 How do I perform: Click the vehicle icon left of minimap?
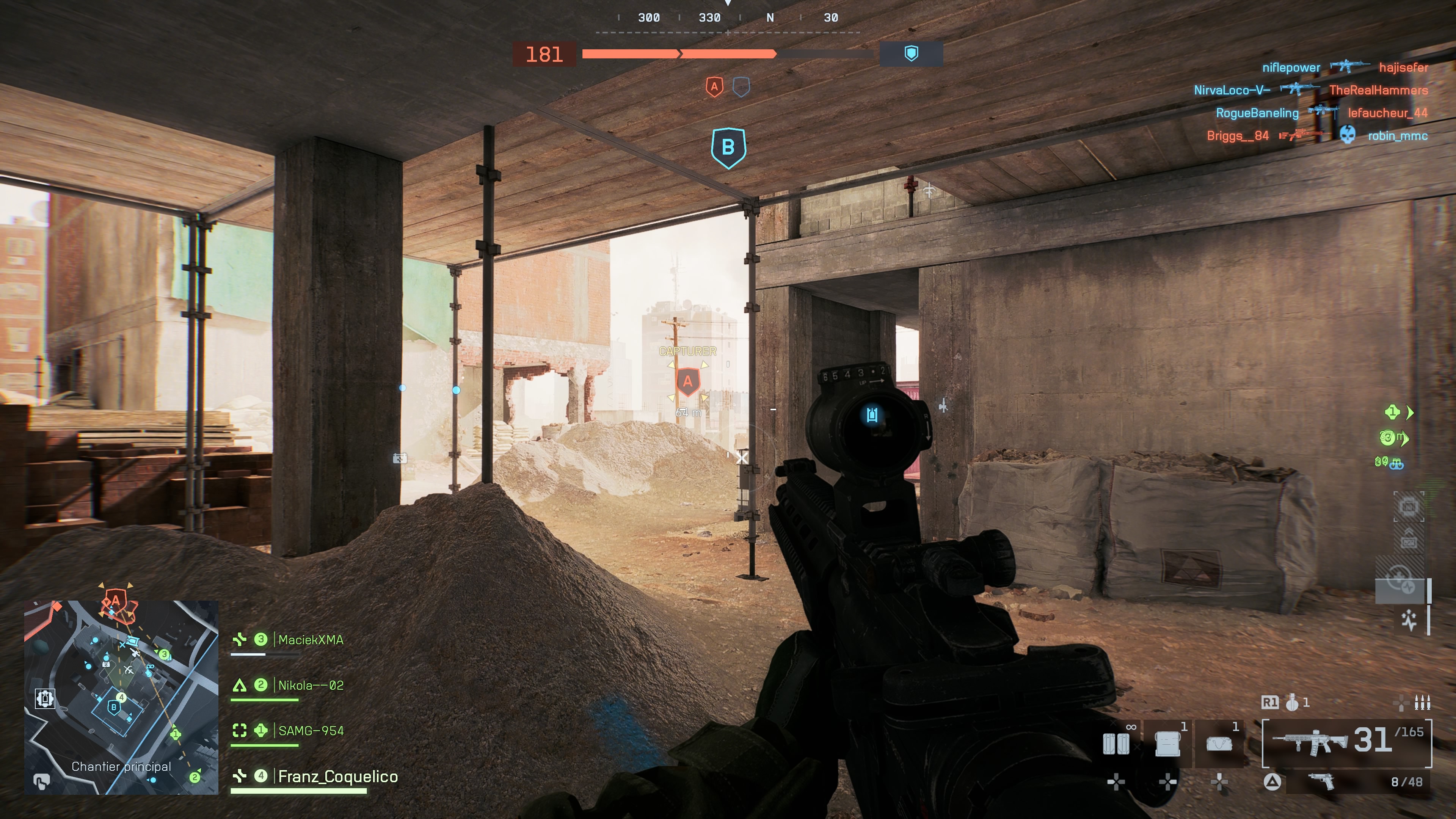tap(45, 698)
